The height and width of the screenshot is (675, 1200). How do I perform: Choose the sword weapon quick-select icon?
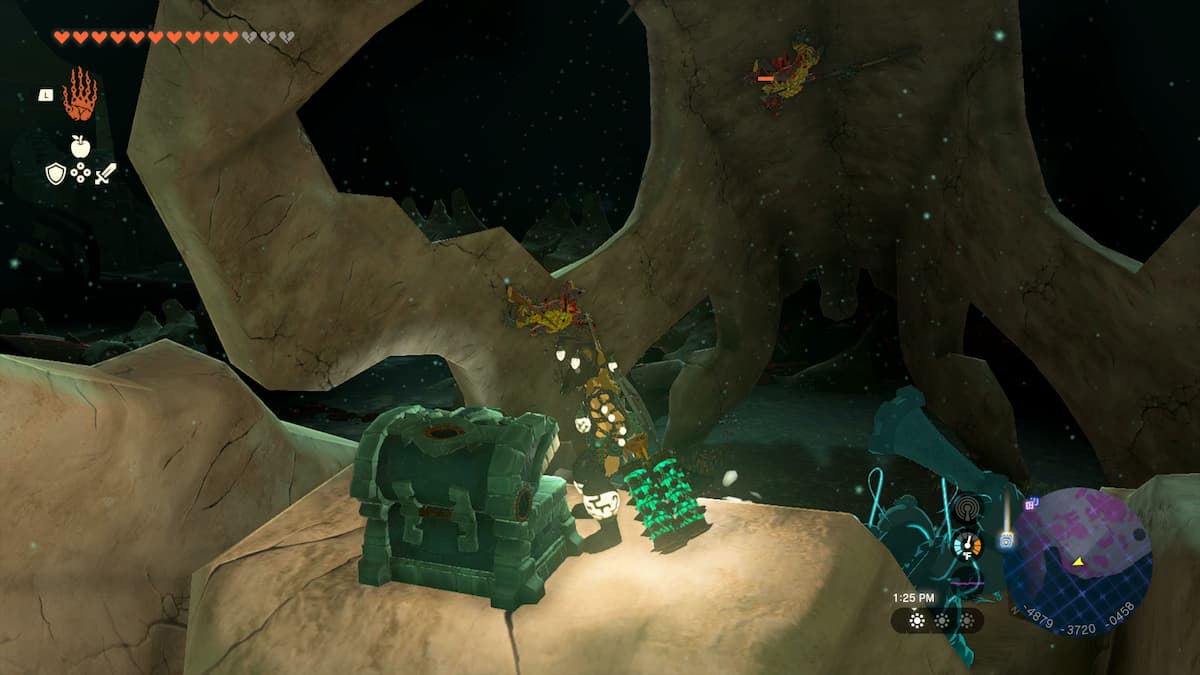105,173
